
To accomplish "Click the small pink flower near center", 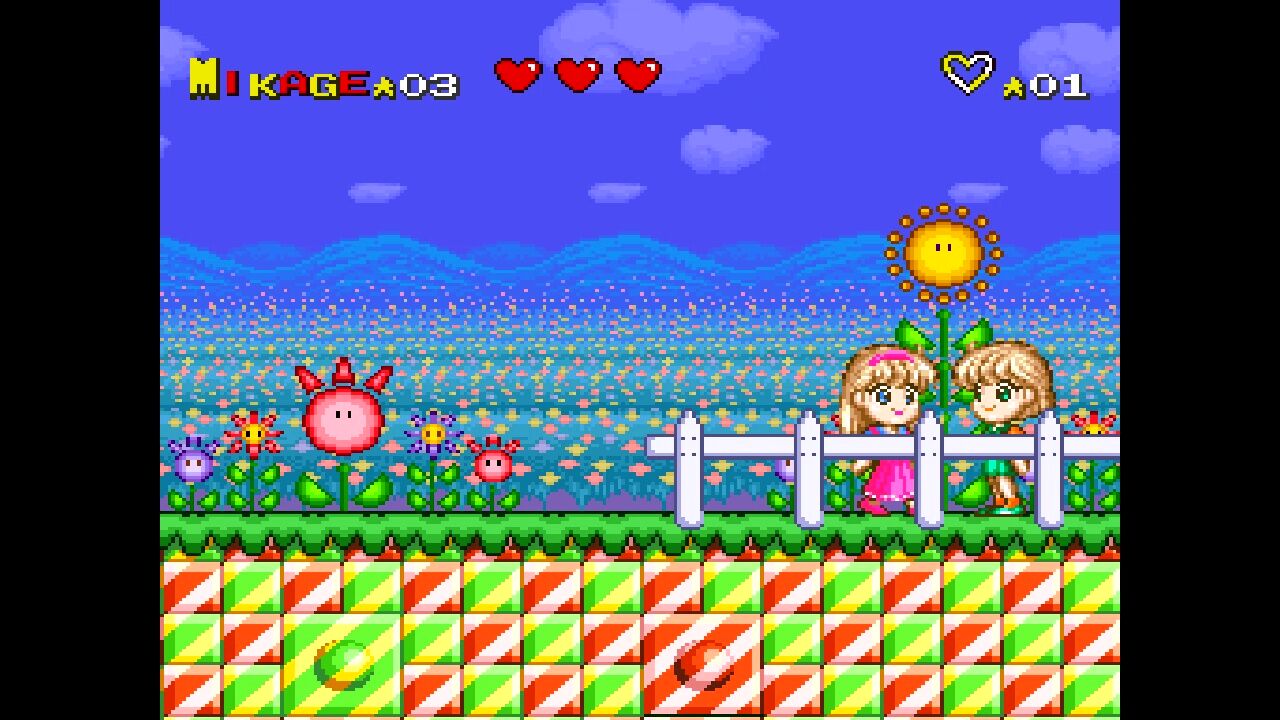I will click(493, 462).
